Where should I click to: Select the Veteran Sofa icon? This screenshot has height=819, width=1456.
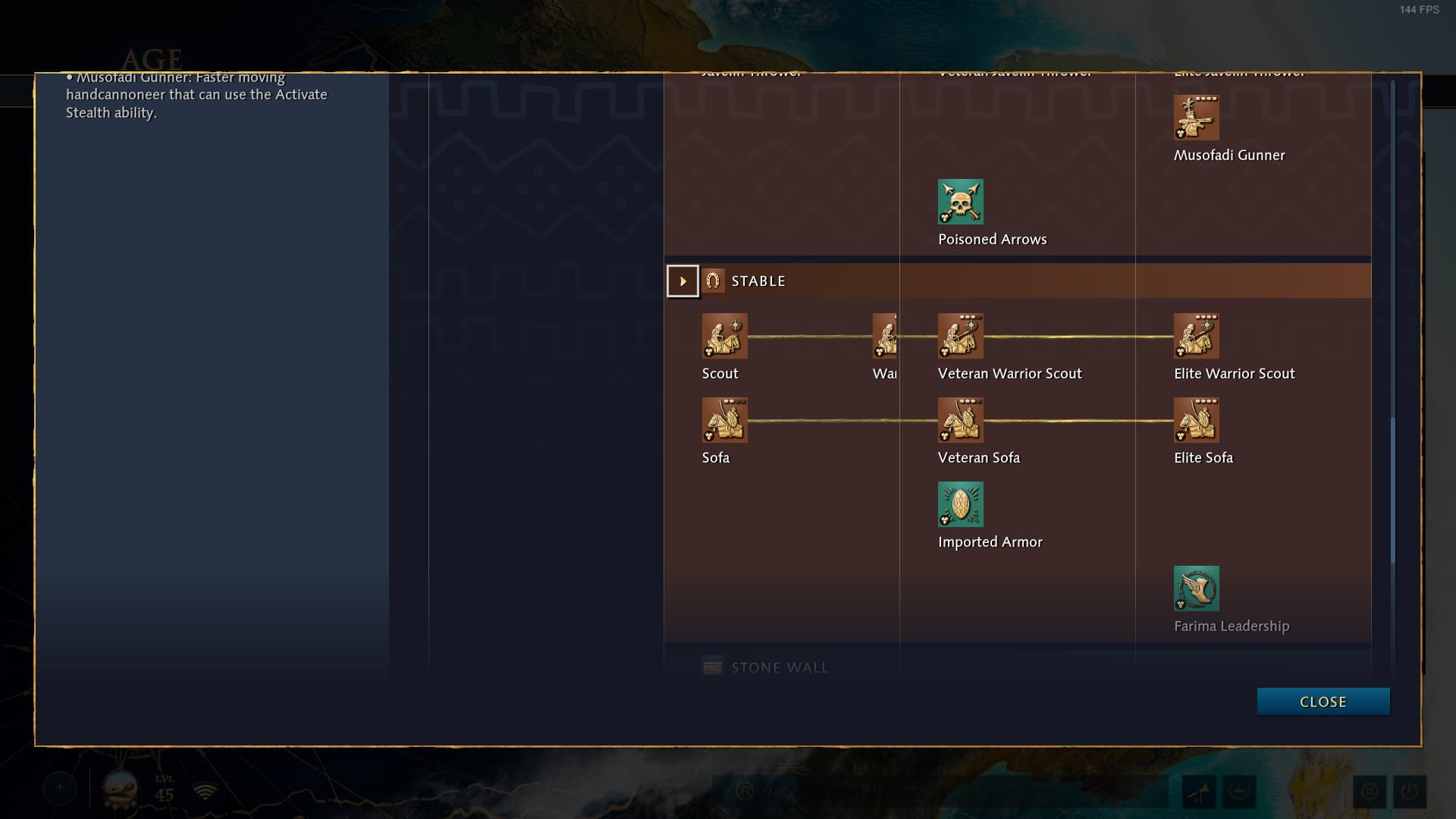pyautogui.click(x=960, y=420)
